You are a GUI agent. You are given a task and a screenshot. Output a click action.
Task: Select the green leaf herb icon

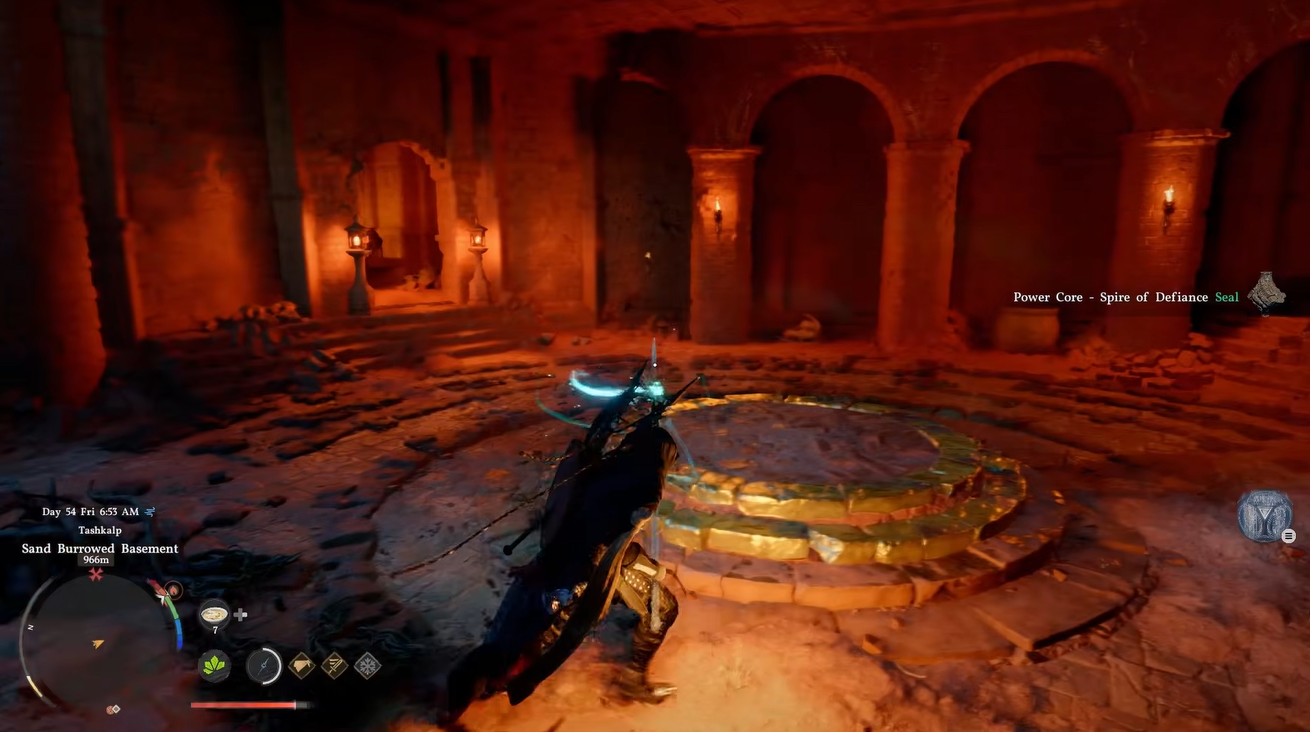coord(213,665)
